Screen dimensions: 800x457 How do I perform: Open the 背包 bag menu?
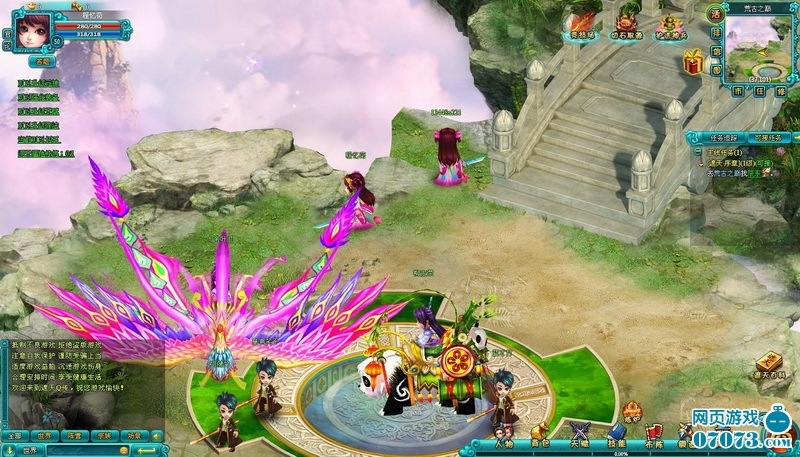coord(540,442)
